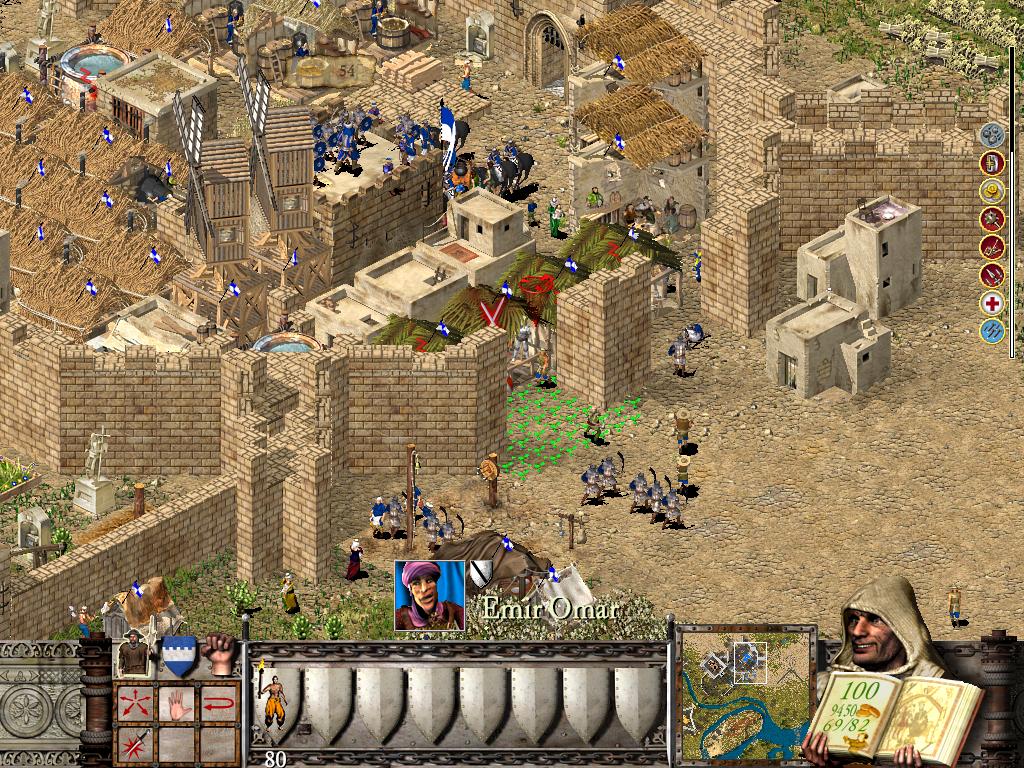The height and width of the screenshot is (768, 1024).
Task: Click the red siege engine power icon
Action: tap(992, 246)
